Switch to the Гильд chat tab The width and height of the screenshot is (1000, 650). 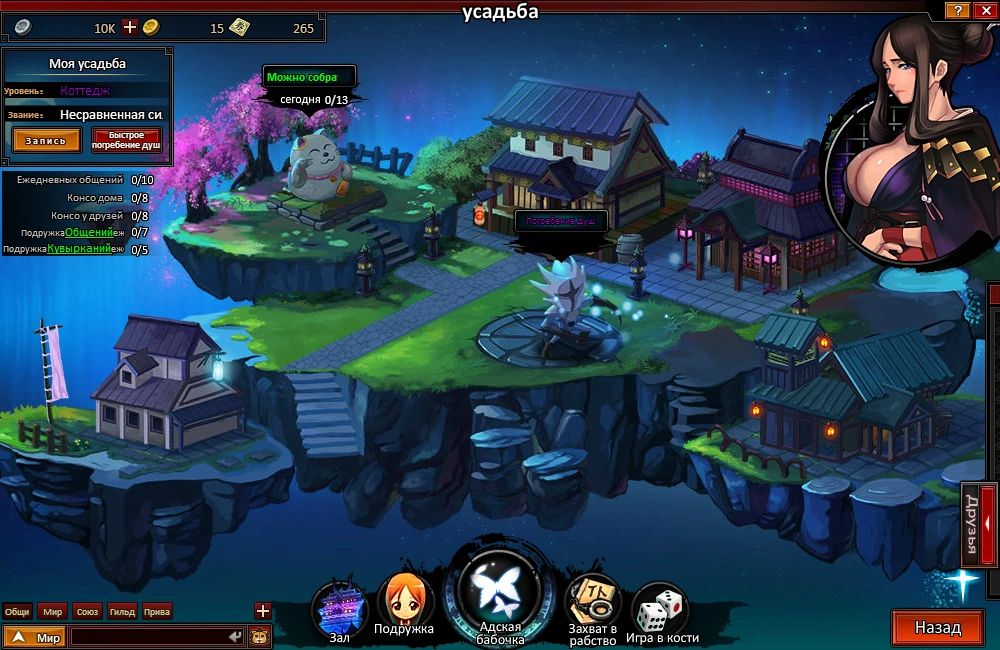click(x=122, y=611)
